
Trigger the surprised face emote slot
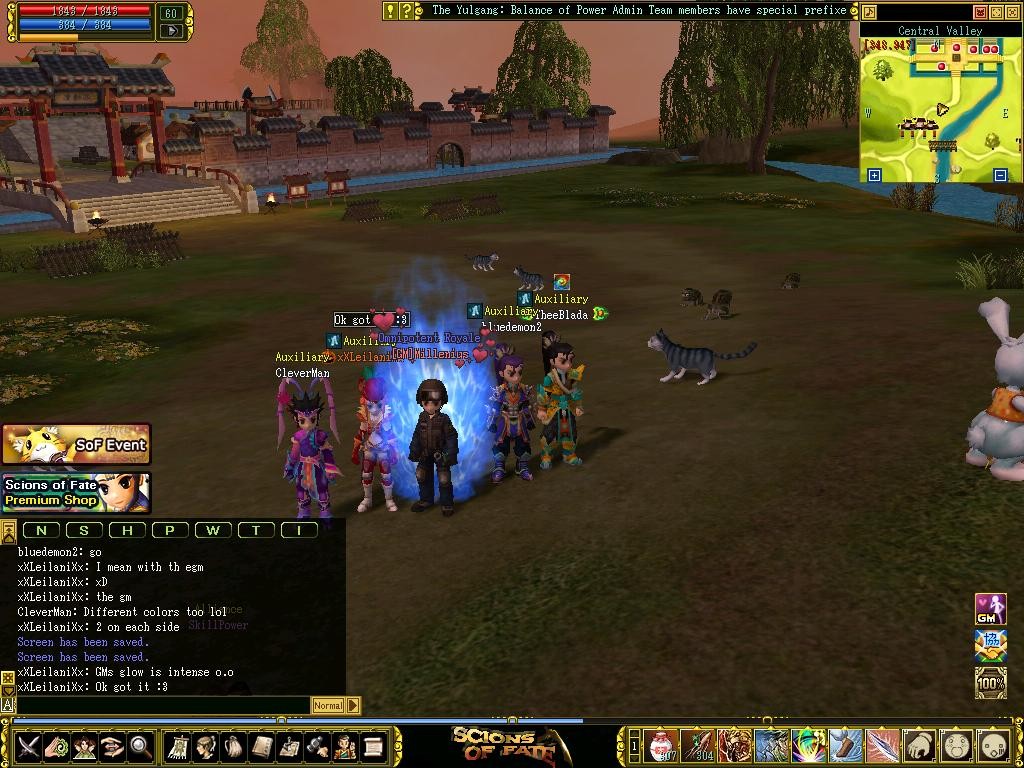pyautogui.click(x=956, y=745)
